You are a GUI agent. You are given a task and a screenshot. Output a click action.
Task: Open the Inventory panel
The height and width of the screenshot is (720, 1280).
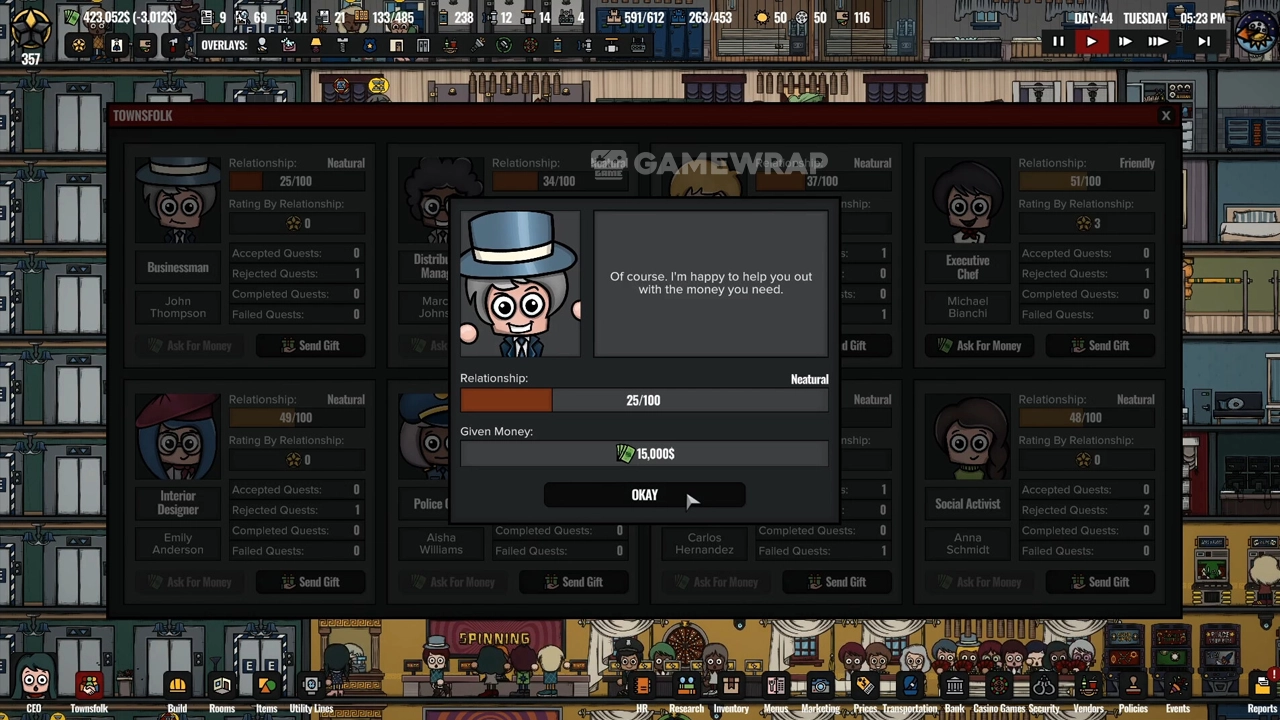click(x=731, y=689)
